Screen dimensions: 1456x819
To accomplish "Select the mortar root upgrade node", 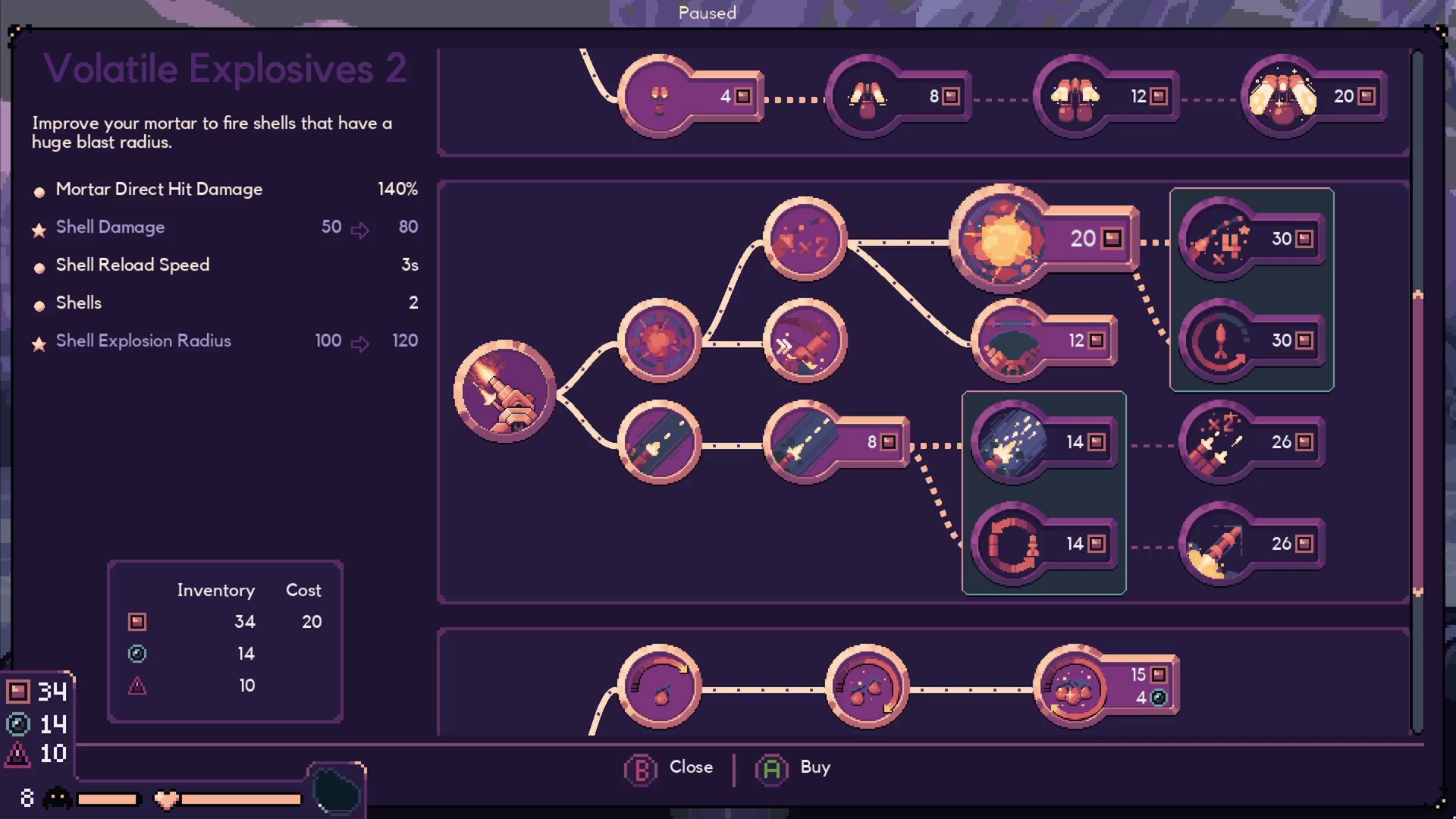I will [x=504, y=391].
